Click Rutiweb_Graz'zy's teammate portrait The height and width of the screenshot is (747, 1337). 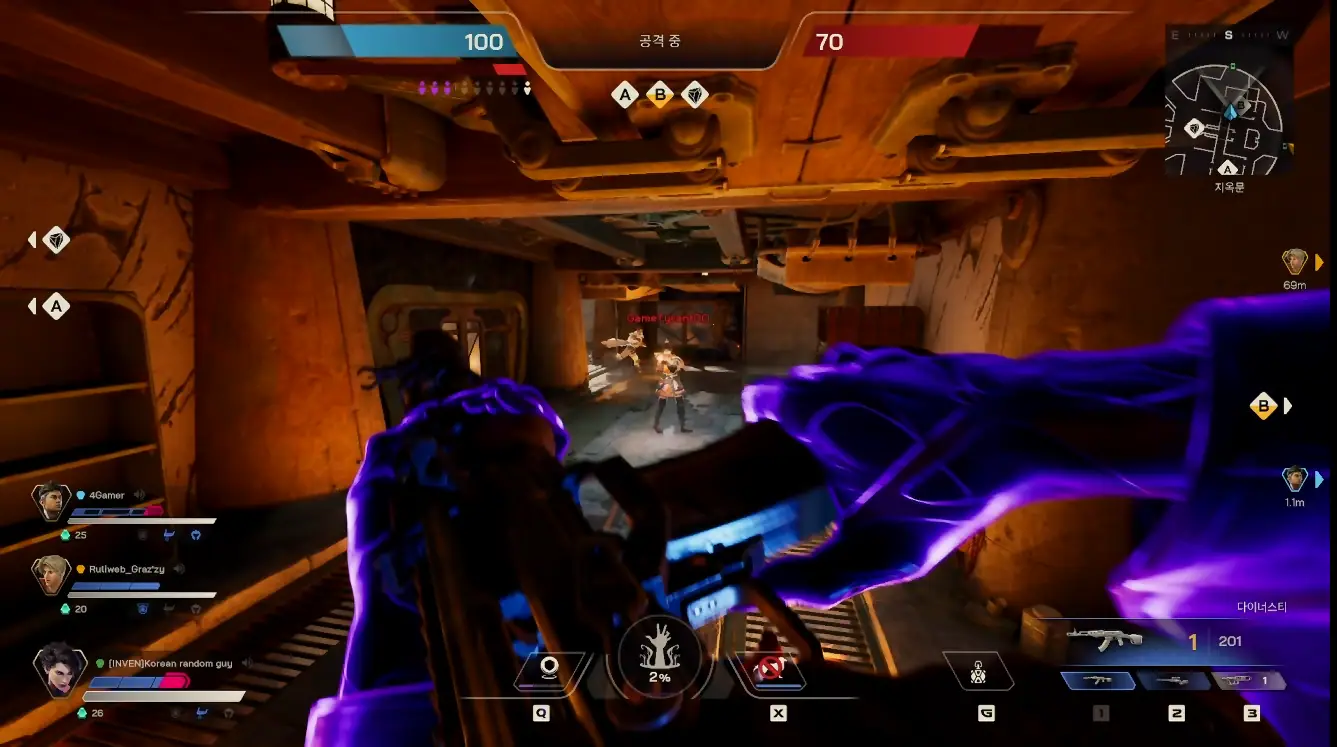coord(50,573)
